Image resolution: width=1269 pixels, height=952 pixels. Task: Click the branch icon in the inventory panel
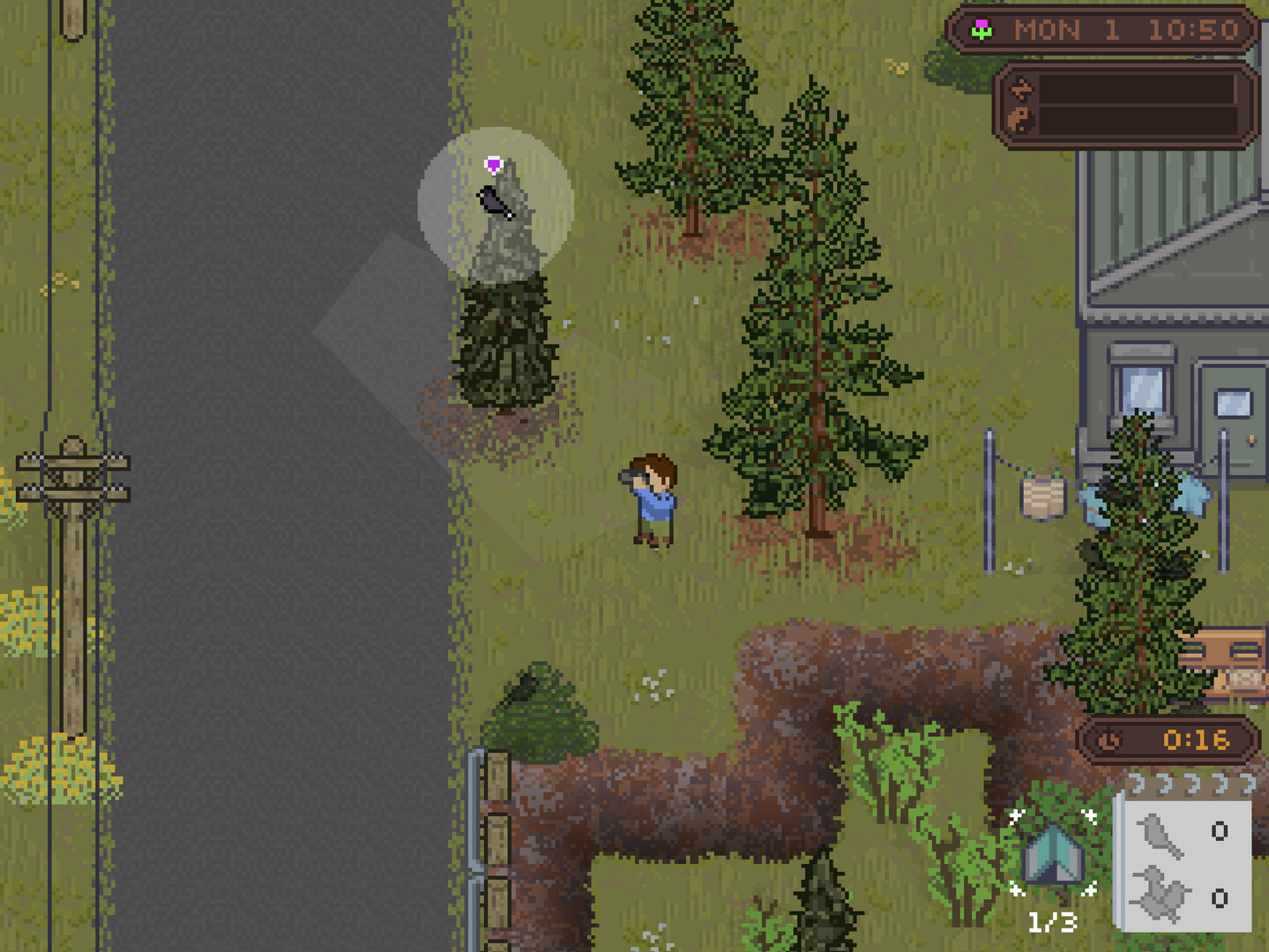pyautogui.click(x=1023, y=88)
